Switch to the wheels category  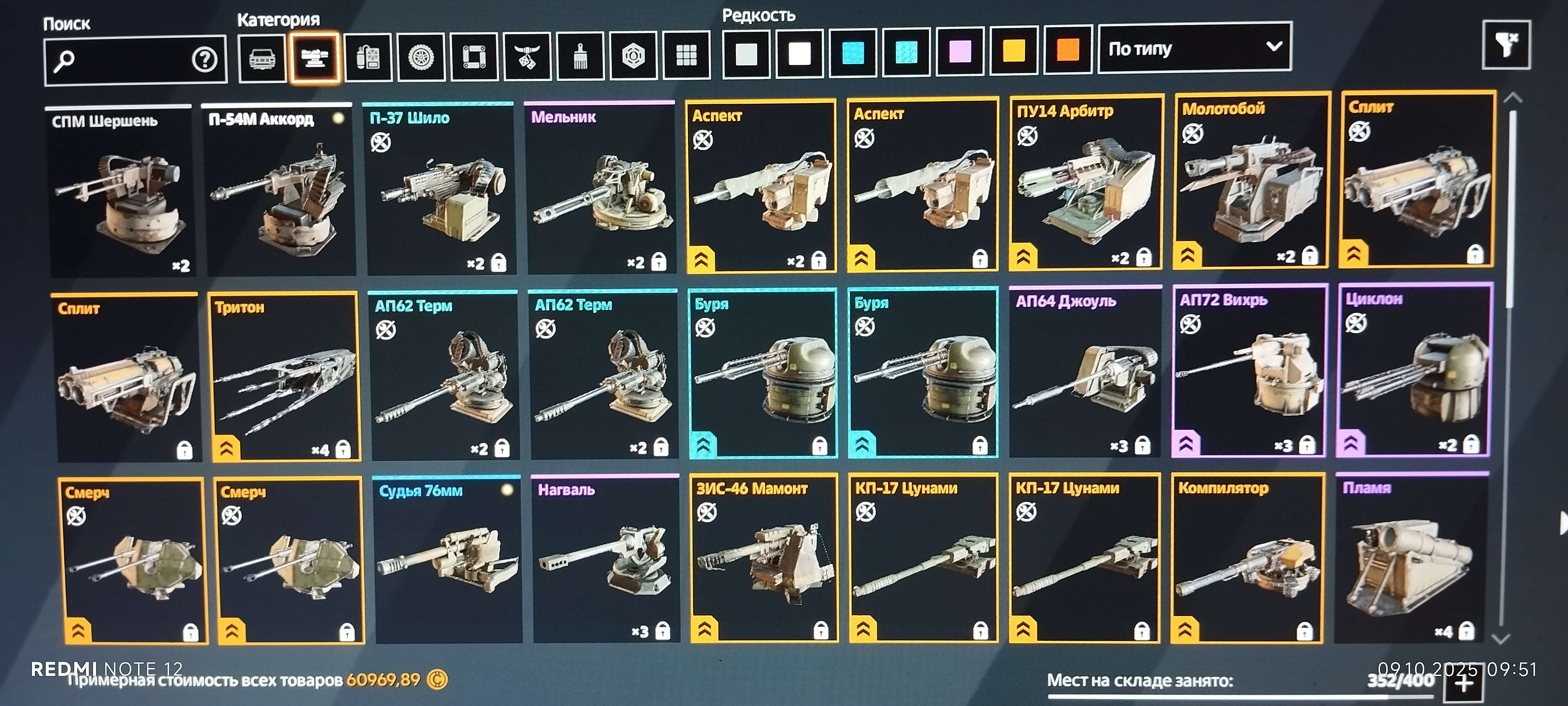(x=420, y=57)
